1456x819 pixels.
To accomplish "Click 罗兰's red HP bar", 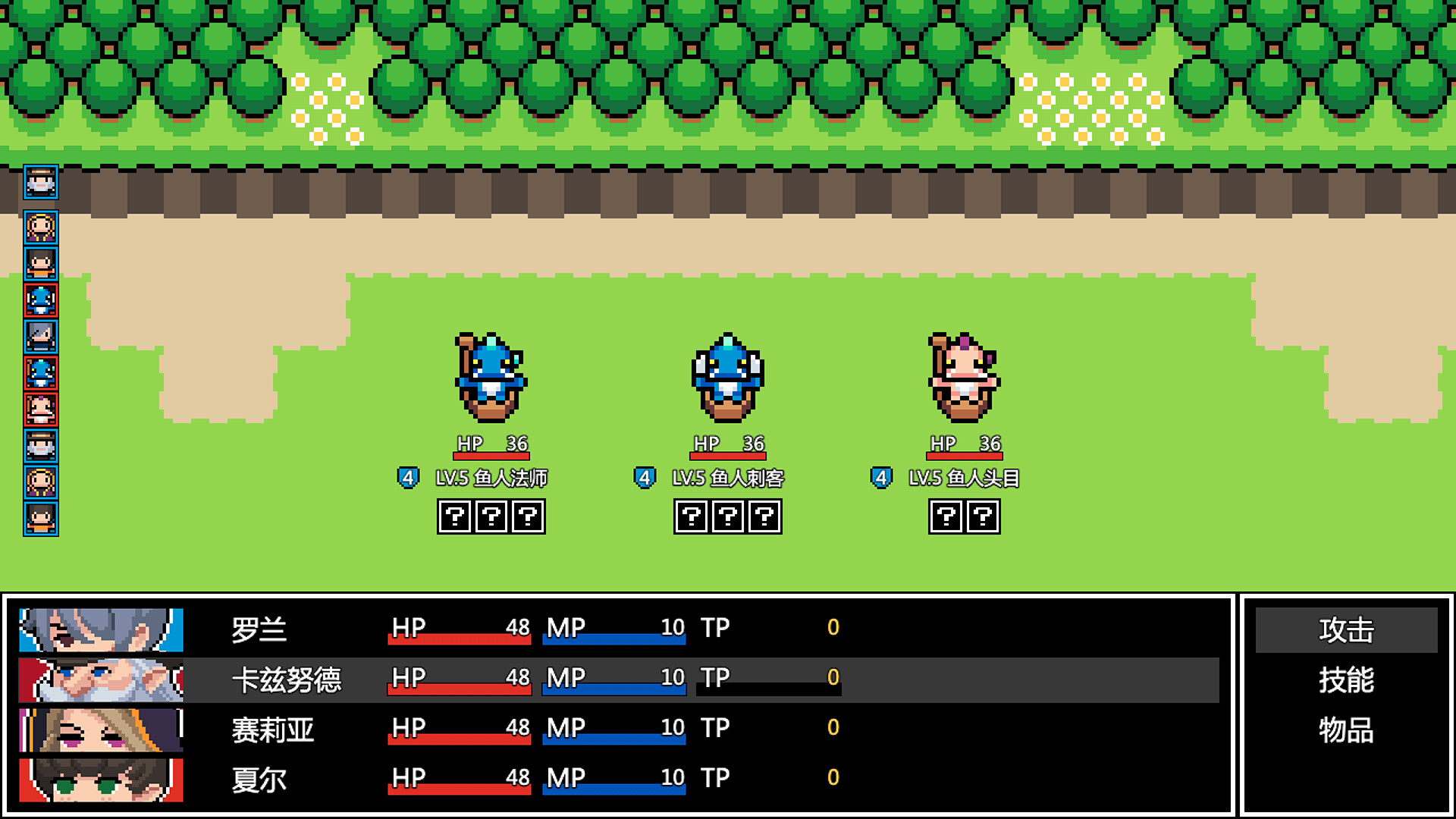I will click(x=458, y=639).
